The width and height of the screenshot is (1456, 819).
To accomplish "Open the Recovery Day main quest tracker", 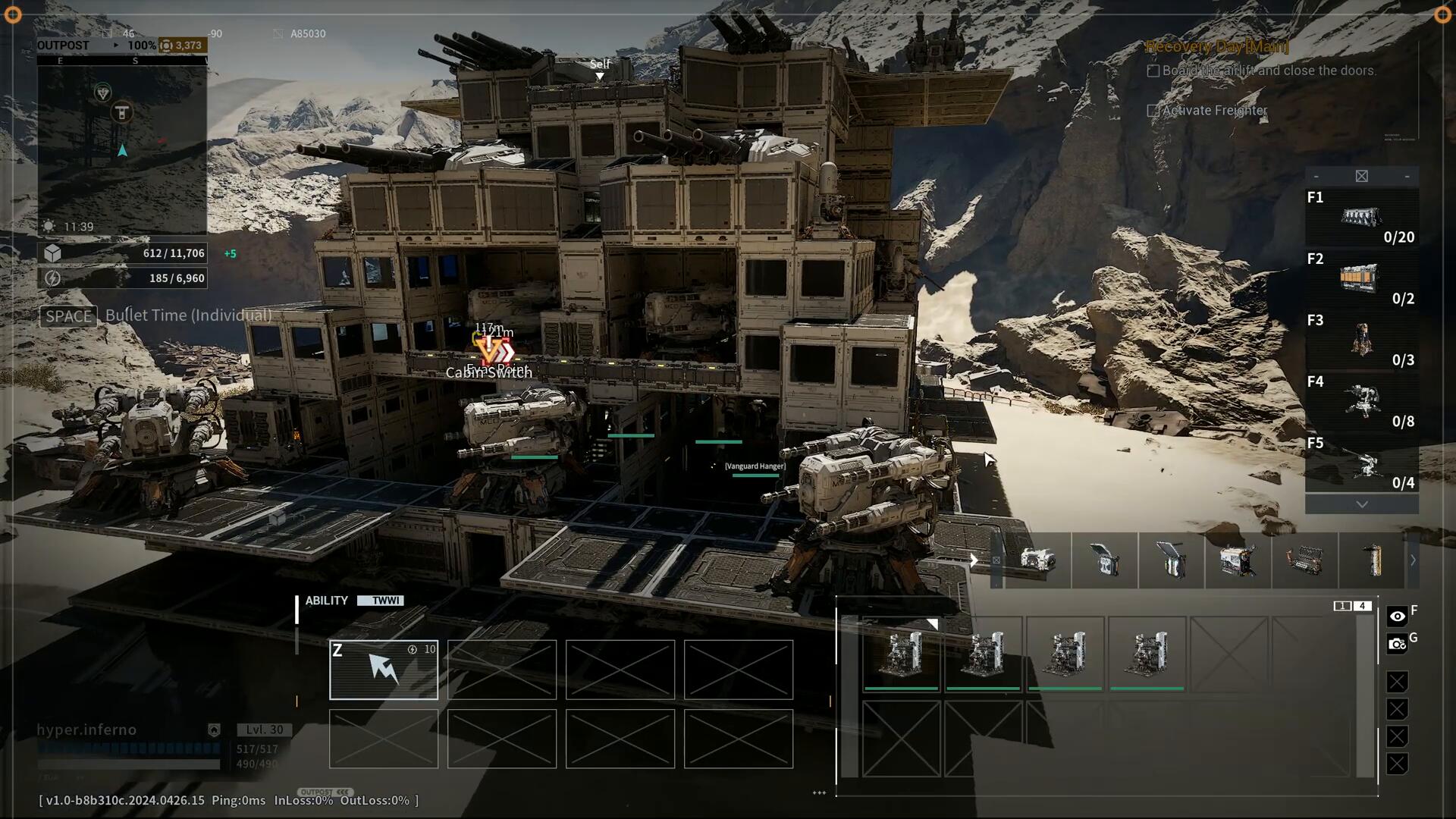I will (1216, 46).
